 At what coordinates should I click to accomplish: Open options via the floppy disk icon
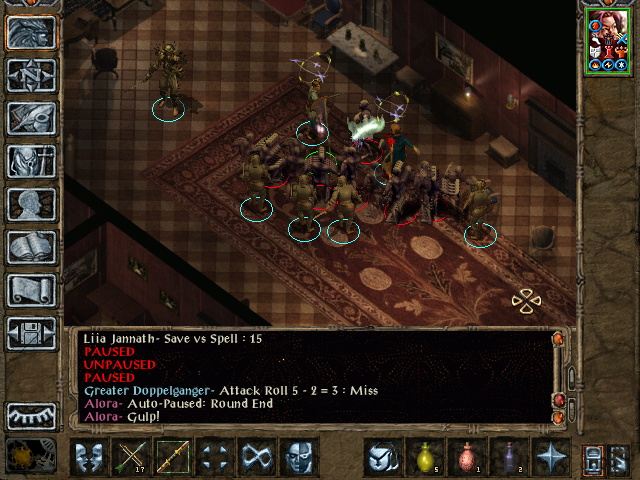tap(32, 332)
